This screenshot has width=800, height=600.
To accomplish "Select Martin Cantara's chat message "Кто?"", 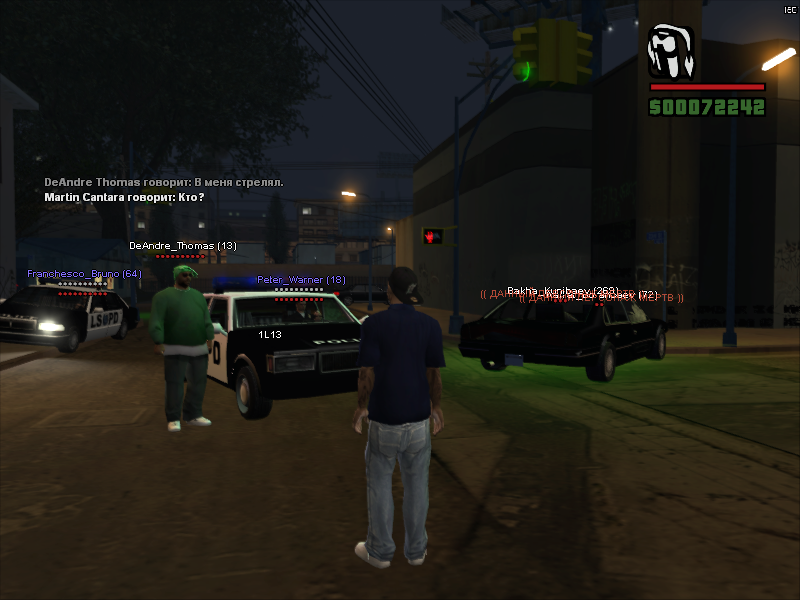I will 124,197.
